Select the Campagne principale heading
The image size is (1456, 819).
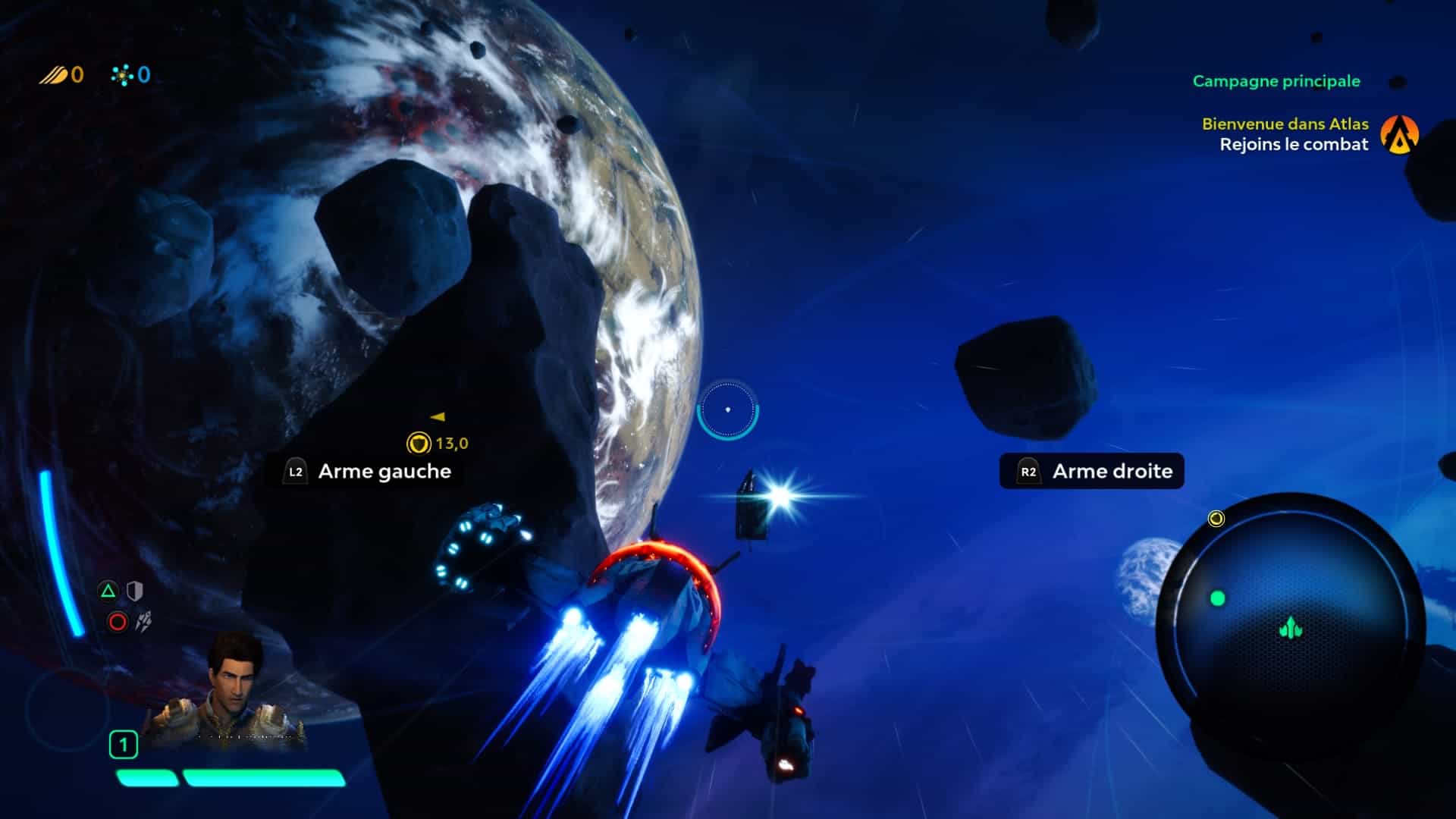pos(1276,81)
